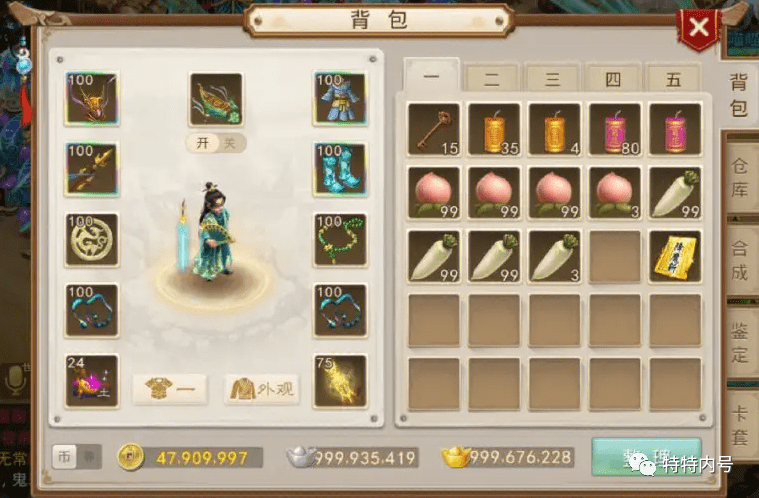Switch to bag page 二

click(x=493, y=77)
